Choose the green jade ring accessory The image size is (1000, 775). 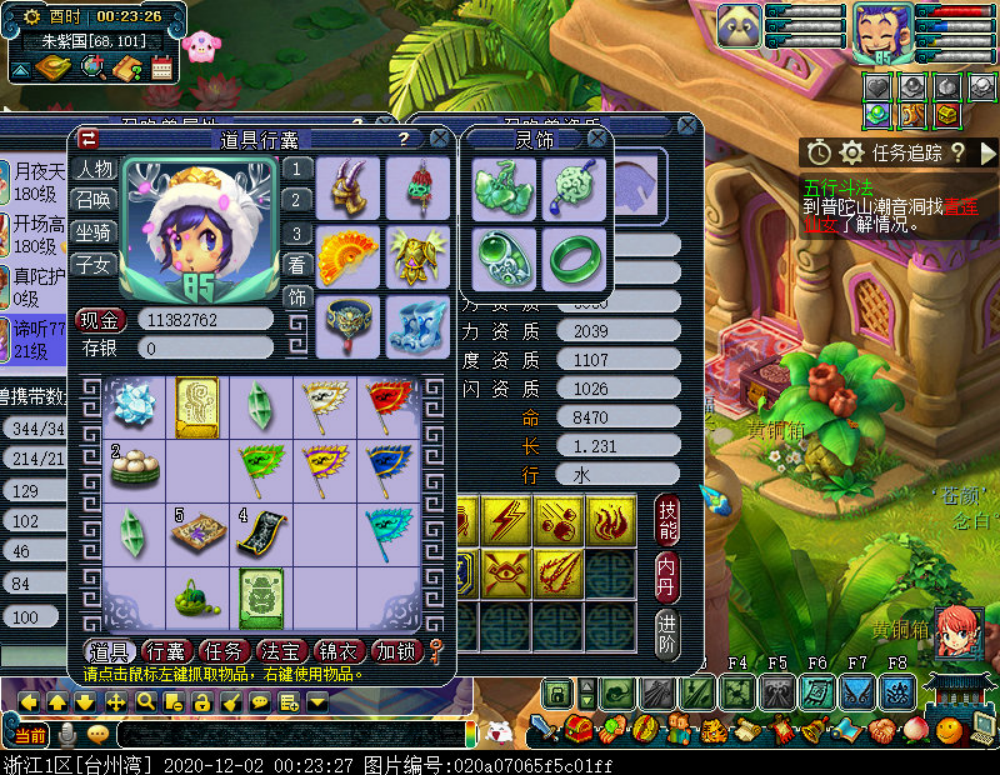pos(574,257)
